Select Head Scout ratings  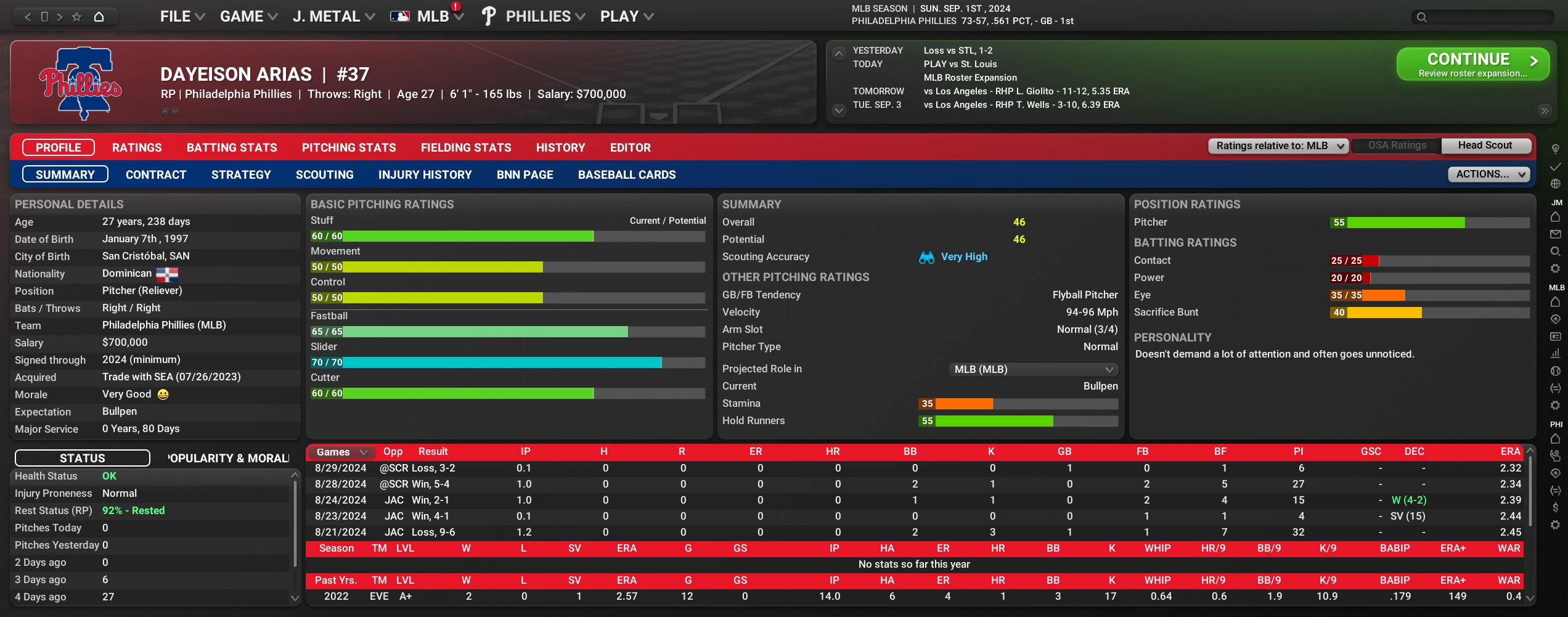pos(1484,146)
